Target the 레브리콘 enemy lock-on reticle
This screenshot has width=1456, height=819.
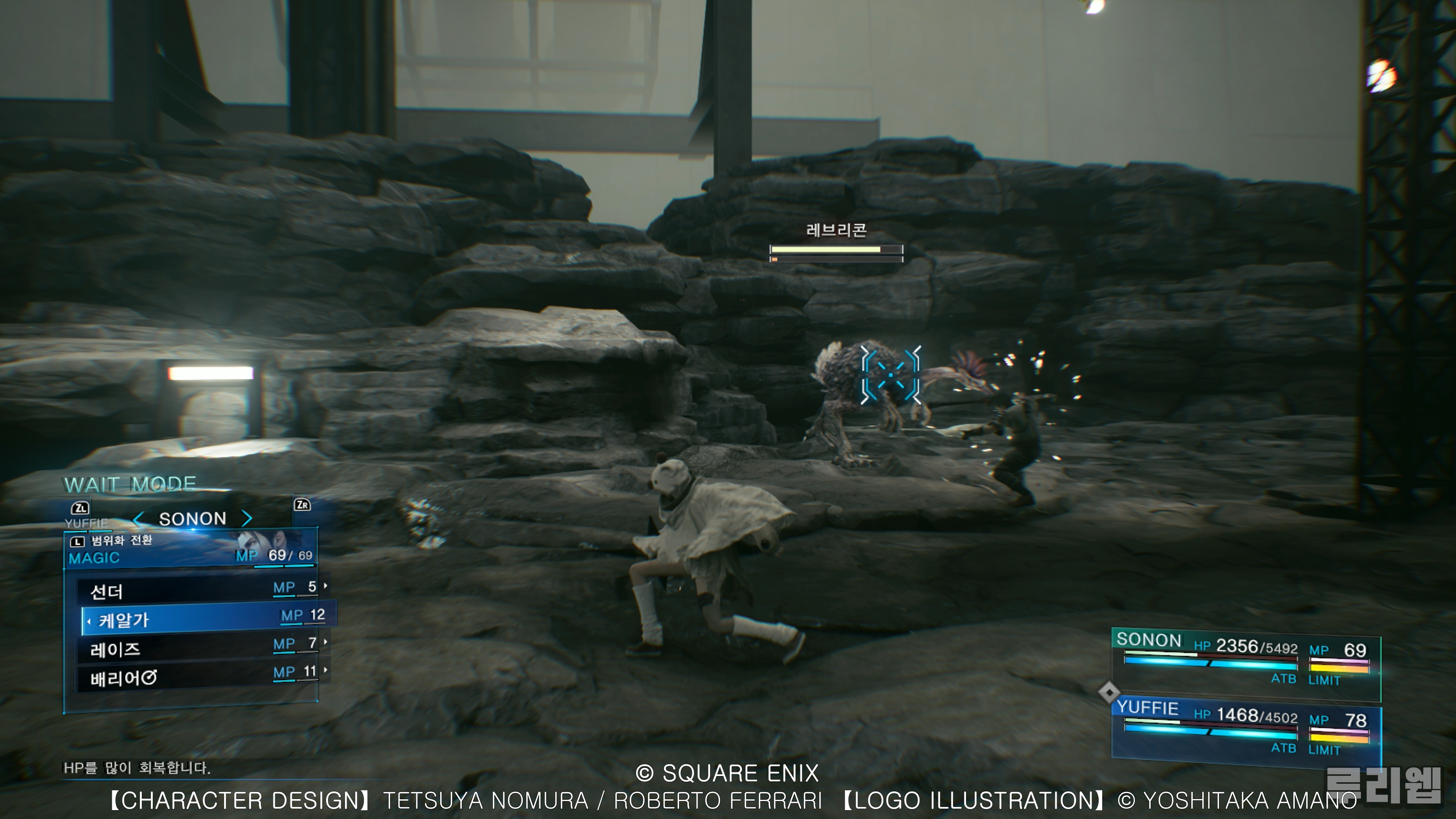891,375
